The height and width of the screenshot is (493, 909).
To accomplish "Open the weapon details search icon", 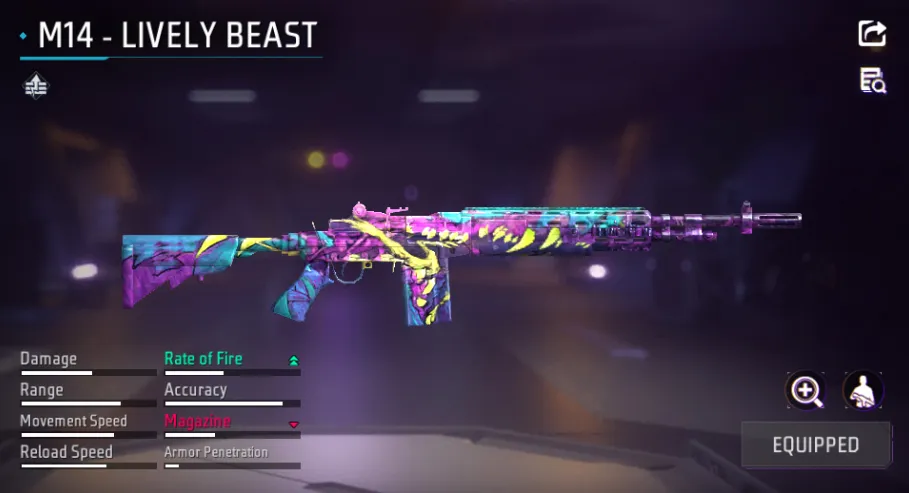I will click(873, 81).
